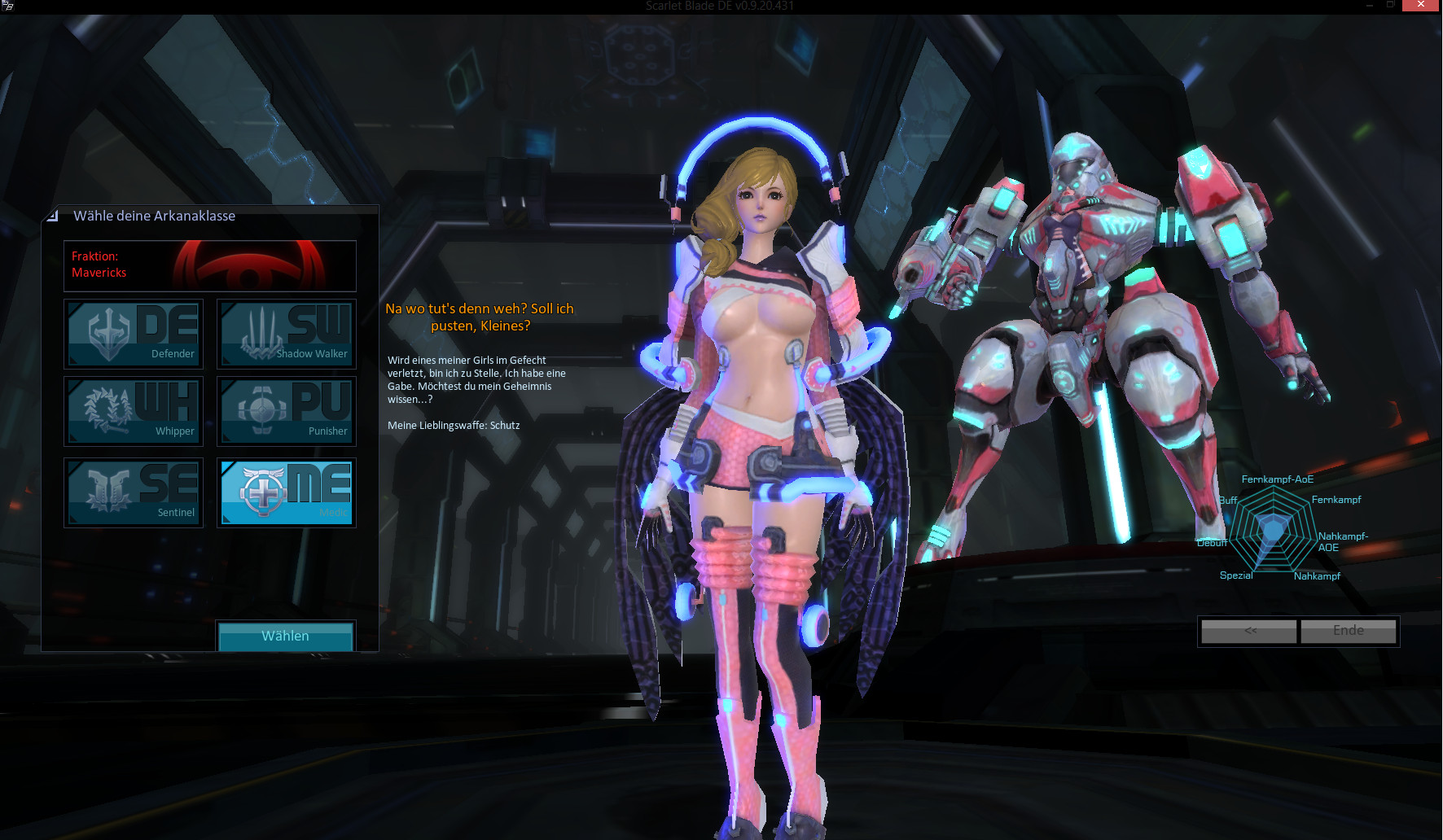Choose the Sentinel class tile

134,492
